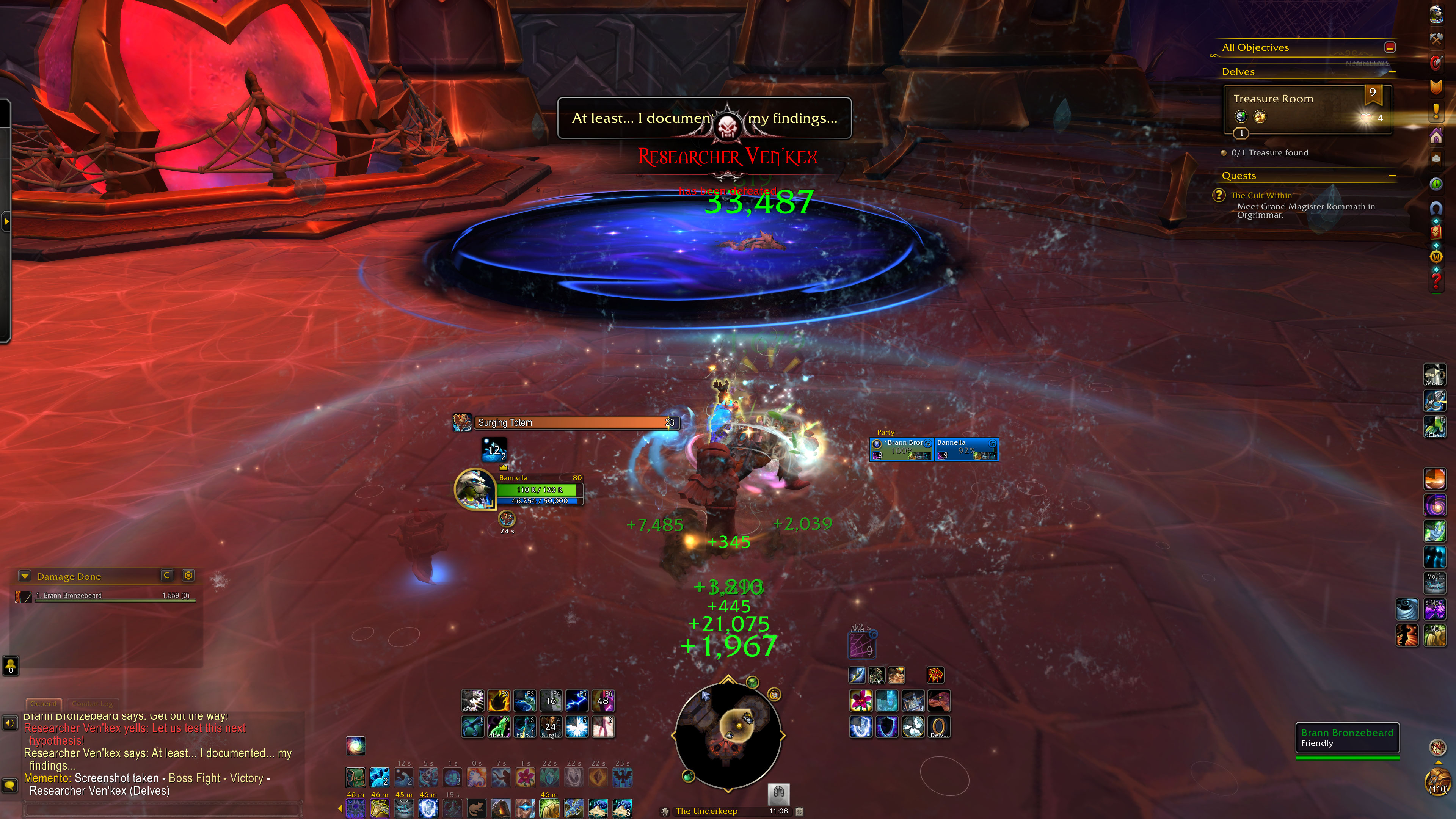Switch to the Combat Log chat tab
This screenshot has width=1456, height=819.
[x=92, y=704]
